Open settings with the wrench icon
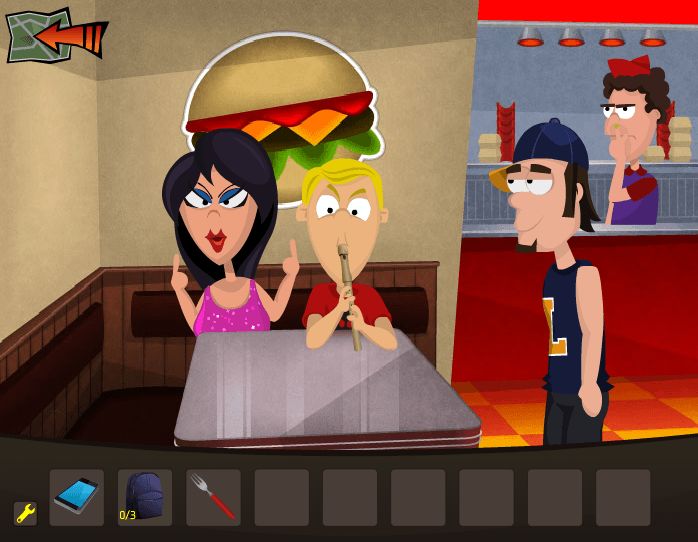Screen dimensions: 698x542 [25, 513]
